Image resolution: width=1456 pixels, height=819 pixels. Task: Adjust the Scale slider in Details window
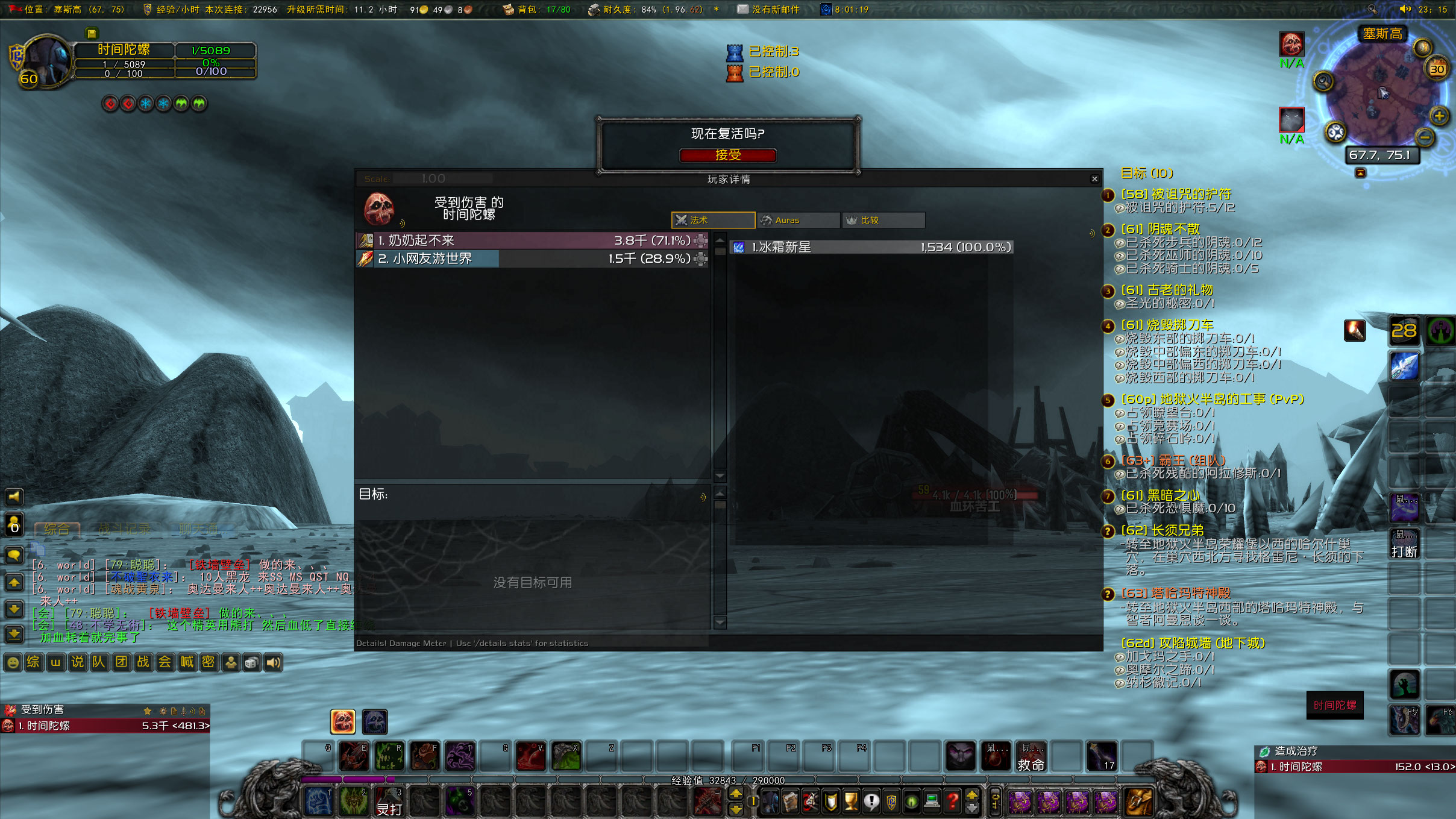[x=440, y=178]
